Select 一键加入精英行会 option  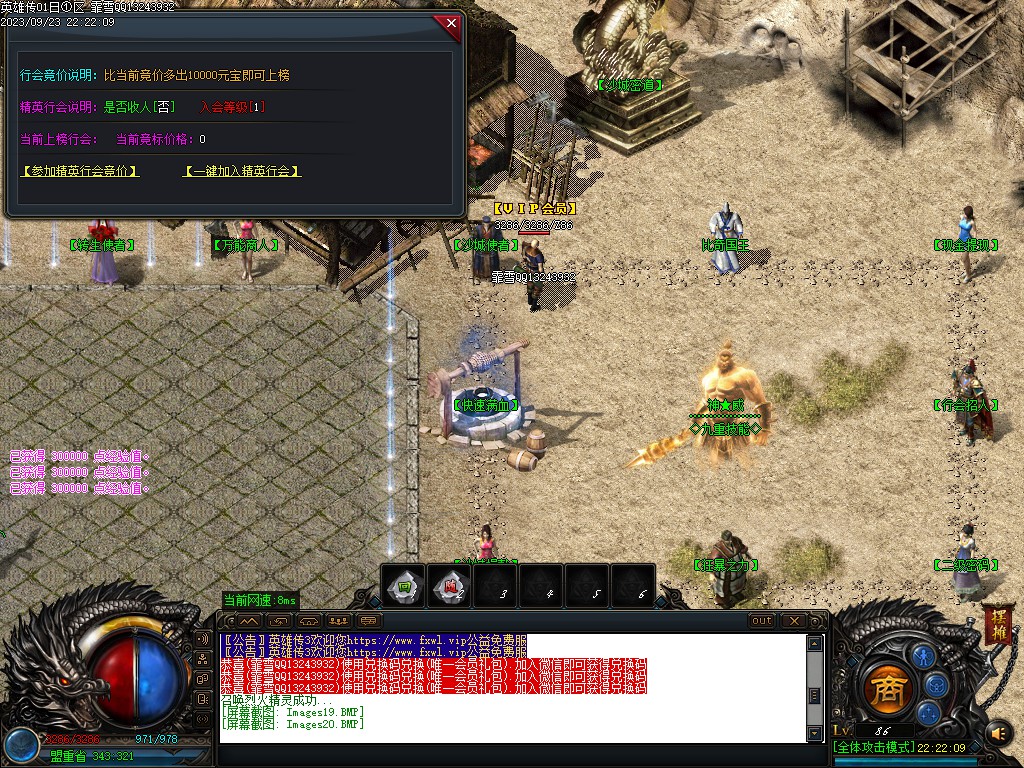pyautogui.click(x=242, y=171)
